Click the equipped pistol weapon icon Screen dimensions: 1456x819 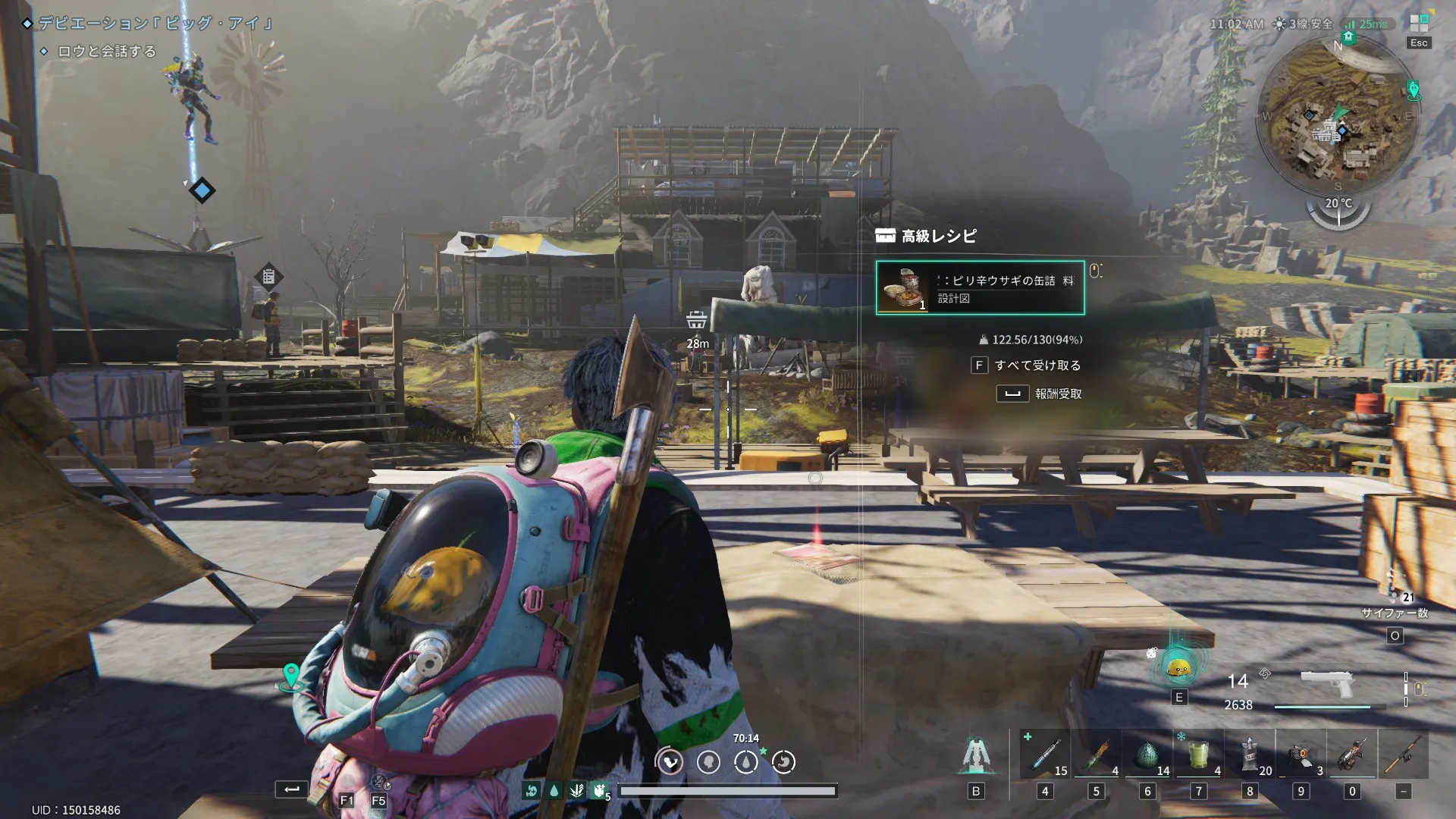(1326, 682)
